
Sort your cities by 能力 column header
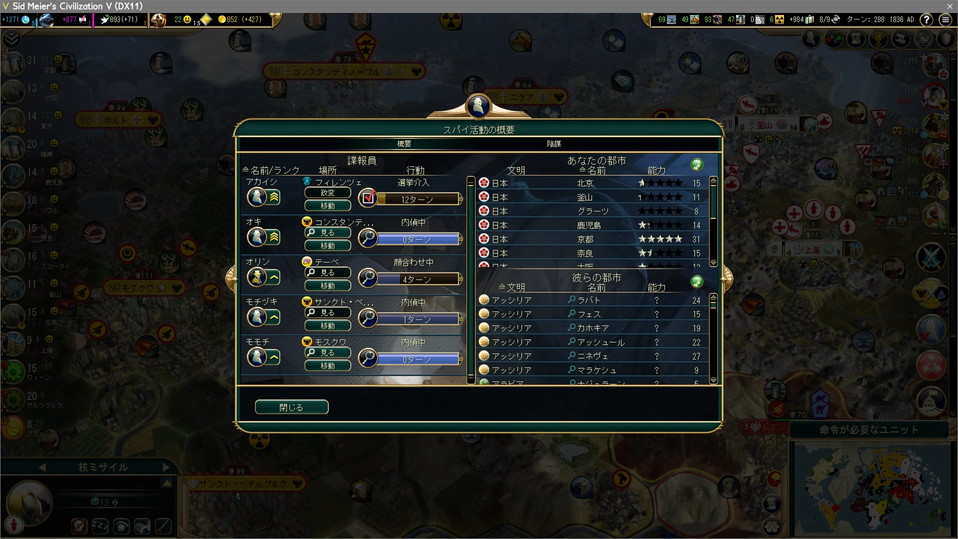point(657,171)
